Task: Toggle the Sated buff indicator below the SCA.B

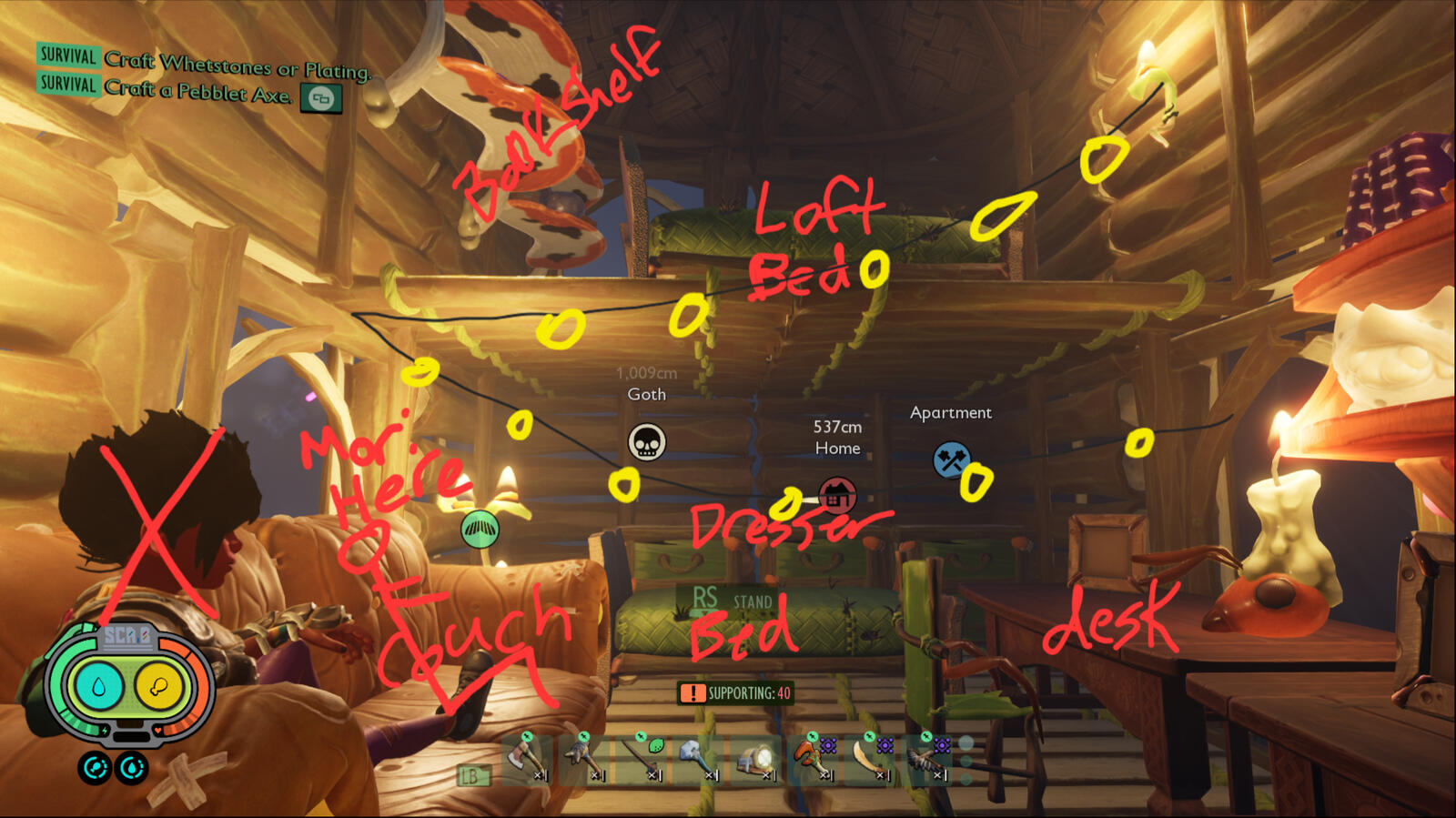Action: tap(95, 767)
